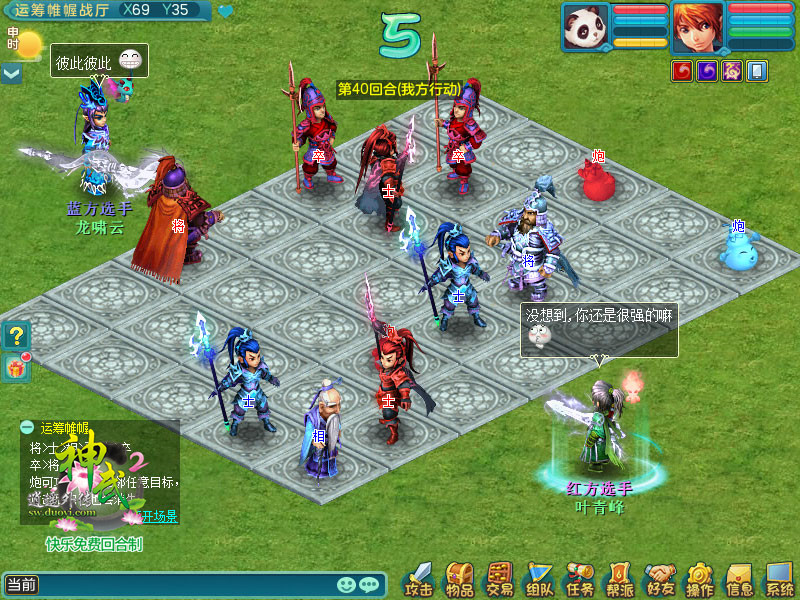
Task: Open the blue phone icon
Action: pyautogui.click(x=757, y=71)
